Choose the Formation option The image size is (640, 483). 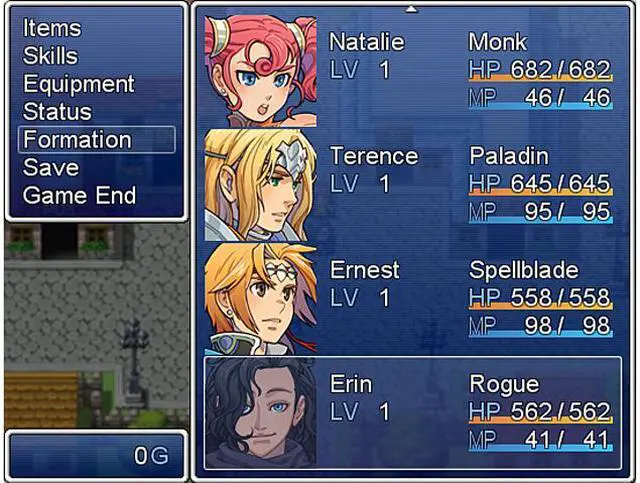77,140
